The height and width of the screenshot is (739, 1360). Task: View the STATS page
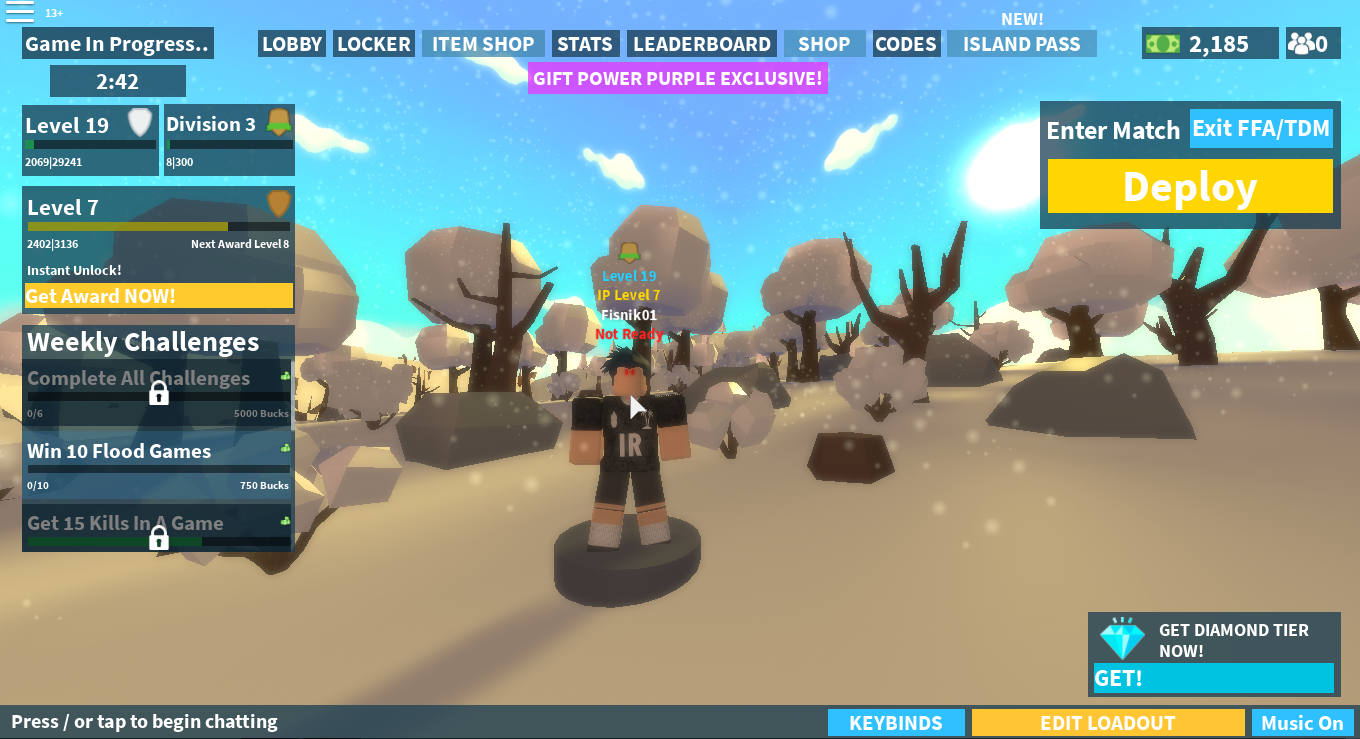[585, 44]
